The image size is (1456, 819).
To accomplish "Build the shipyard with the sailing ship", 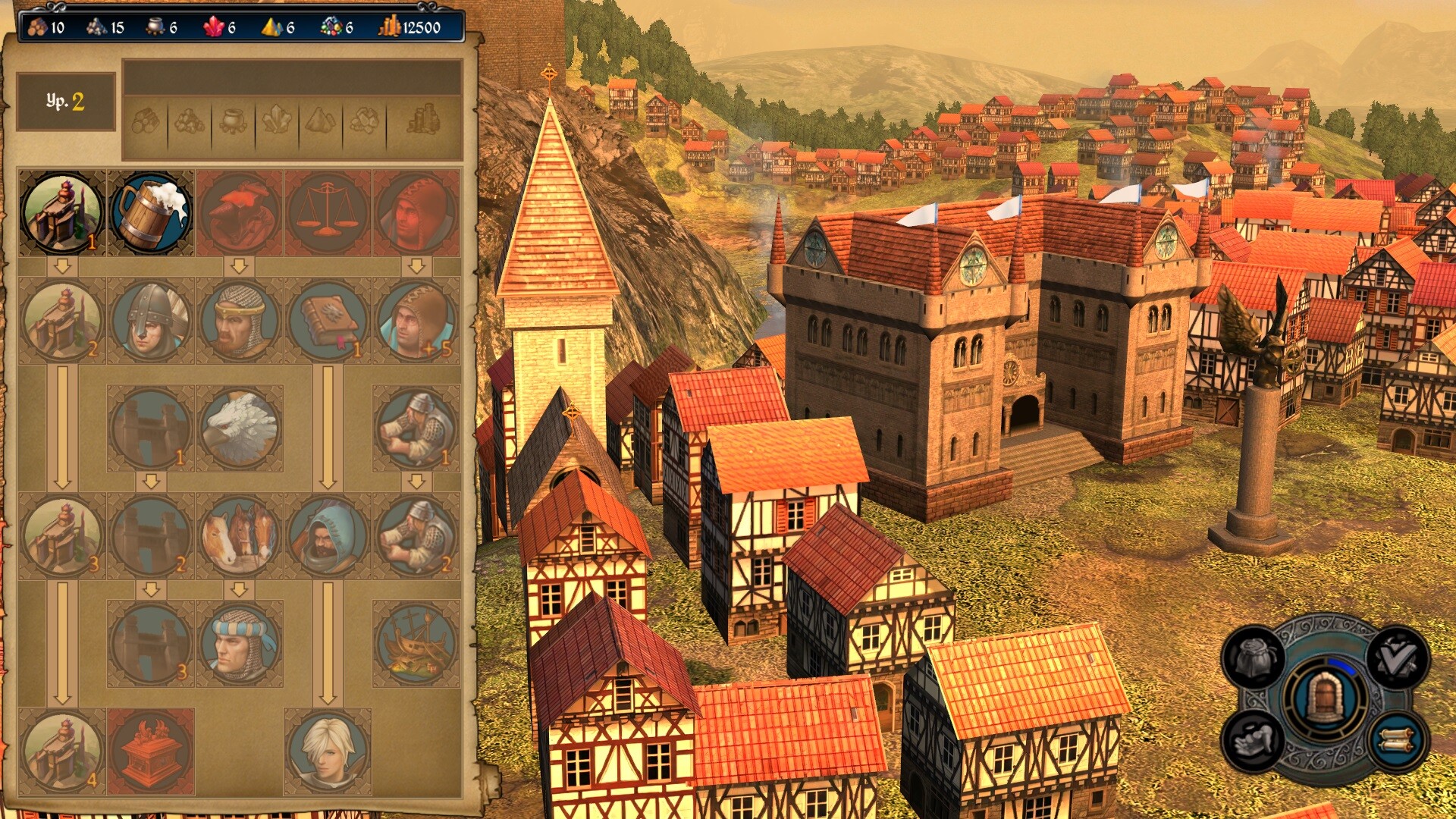I will point(416,643).
